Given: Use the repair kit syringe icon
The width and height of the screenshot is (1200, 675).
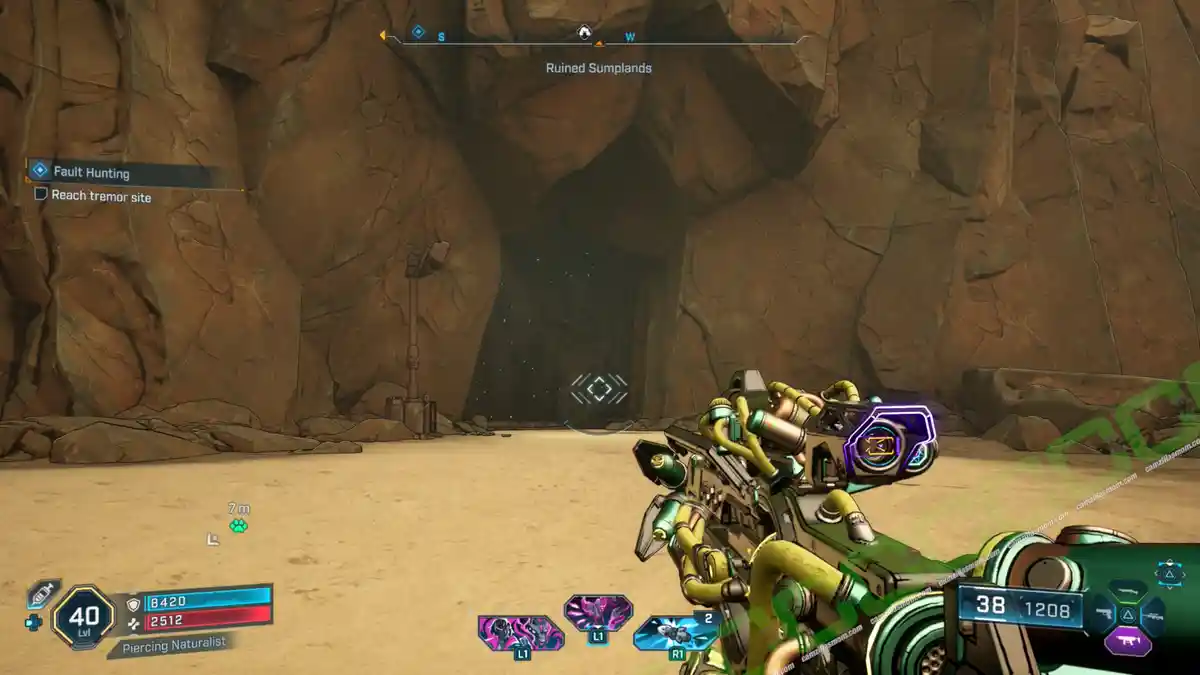Looking at the screenshot, I should point(43,594).
